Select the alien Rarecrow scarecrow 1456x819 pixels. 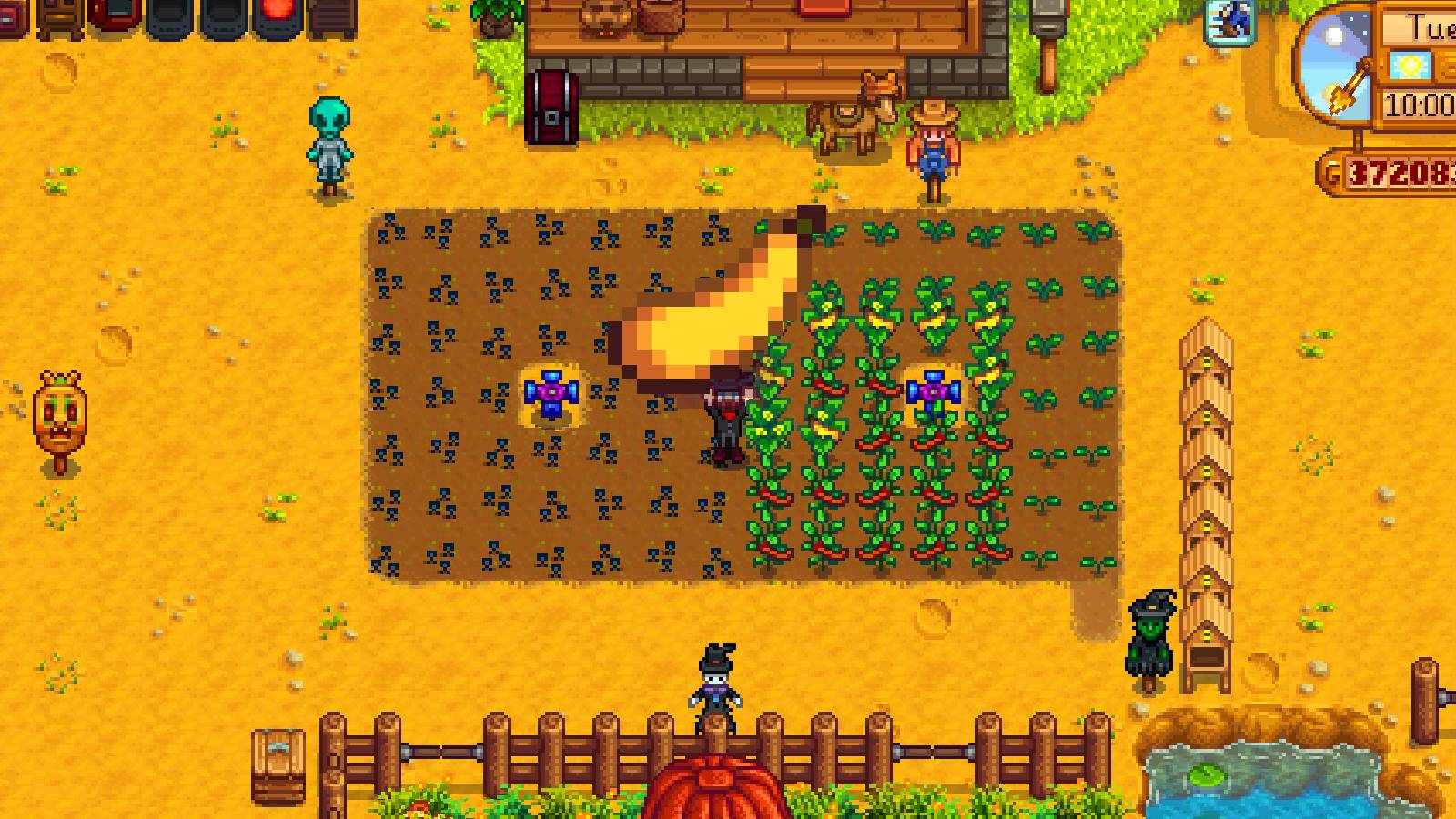point(329,146)
